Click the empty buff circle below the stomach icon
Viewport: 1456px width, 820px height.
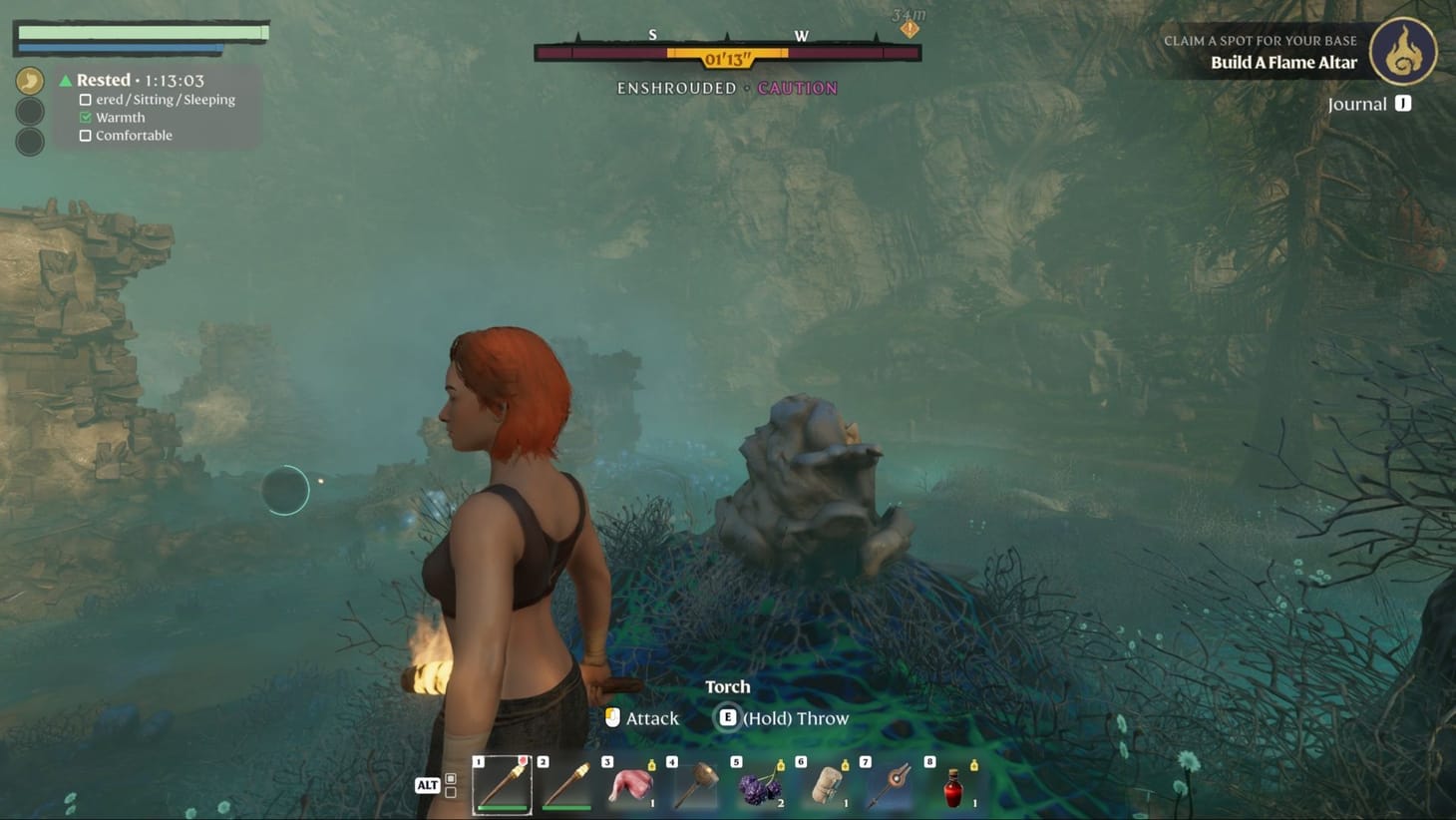pyautogui.click(x=29, y=112)
